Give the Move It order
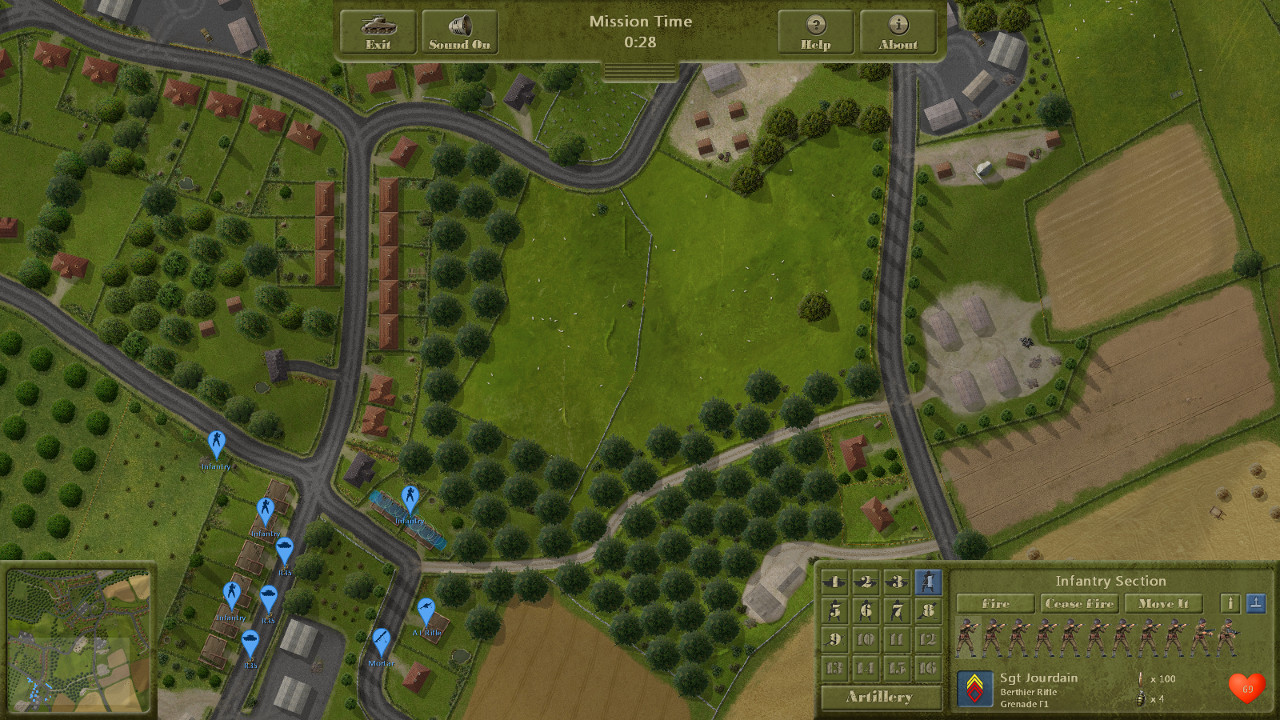Screen dimensions: 1280x720 pyautogui.click(x=1163, y=603)
